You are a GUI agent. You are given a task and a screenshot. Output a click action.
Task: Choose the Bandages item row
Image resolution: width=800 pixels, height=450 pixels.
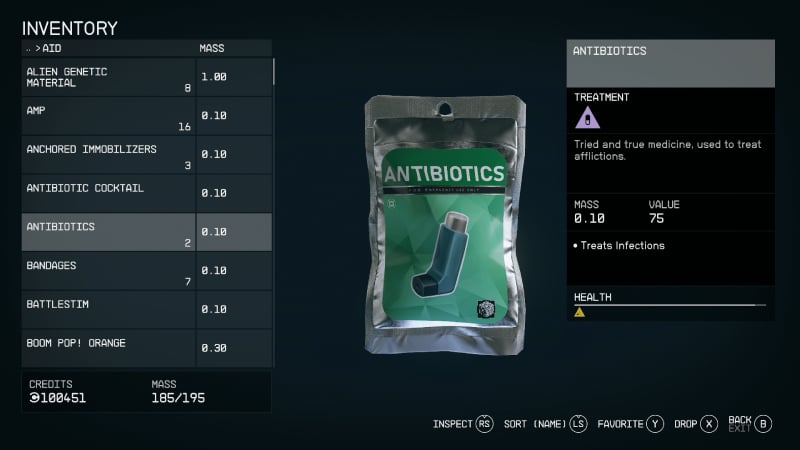108,271
